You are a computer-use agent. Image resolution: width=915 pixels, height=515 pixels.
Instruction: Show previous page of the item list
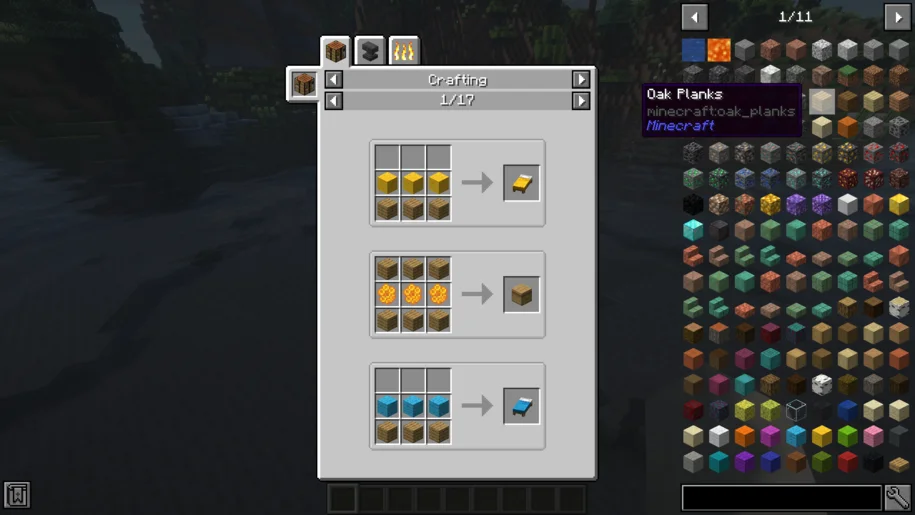click(694, 17)
